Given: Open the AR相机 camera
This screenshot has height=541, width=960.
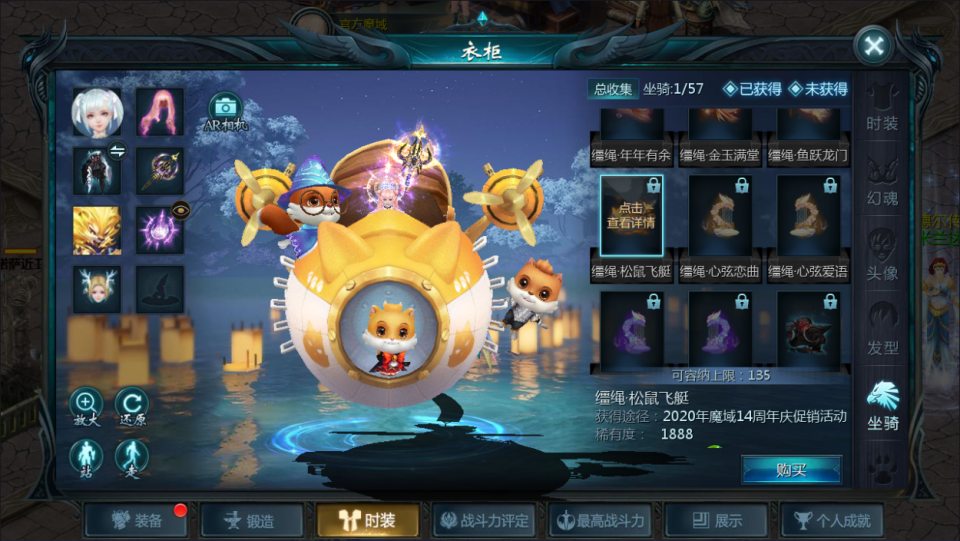Looking at the screenshot, I should [225, 112].
